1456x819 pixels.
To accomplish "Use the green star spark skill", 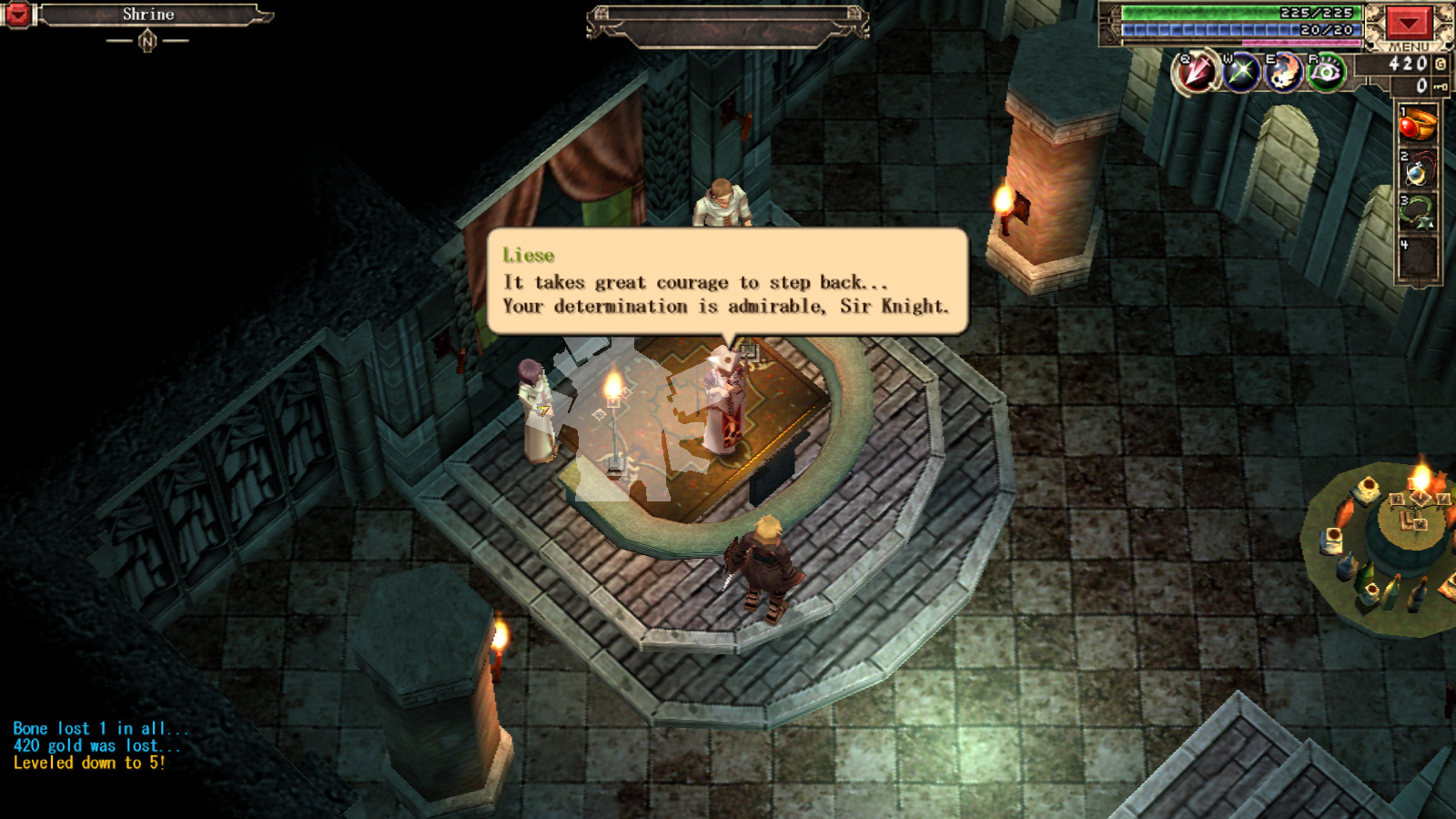I will pyautogui.click(x=1240, y=72).
